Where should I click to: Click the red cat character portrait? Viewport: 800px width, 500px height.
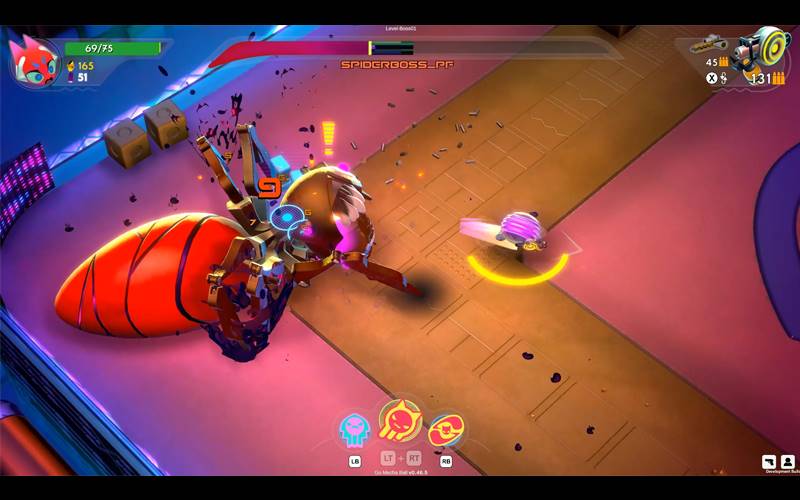coord(32,60)
